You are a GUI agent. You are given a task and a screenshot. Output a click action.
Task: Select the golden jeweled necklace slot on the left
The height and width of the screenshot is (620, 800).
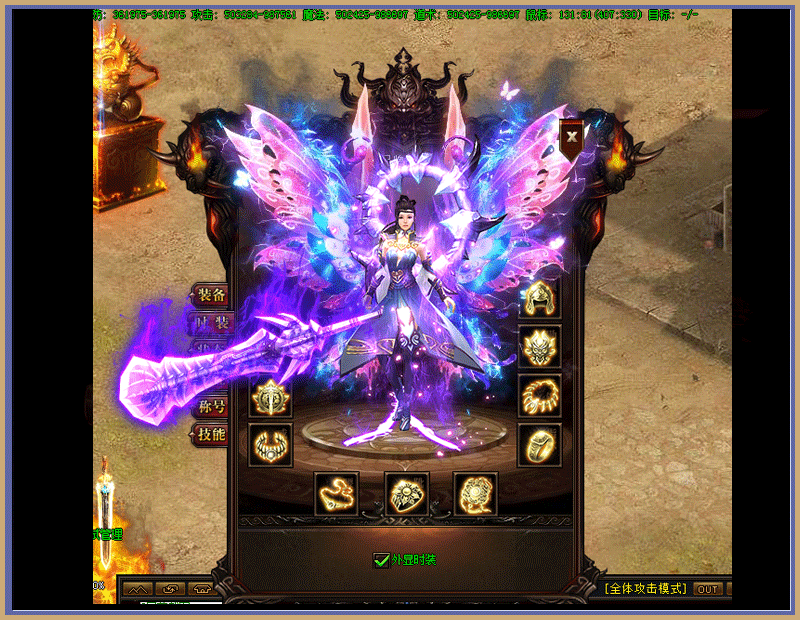click(x=270, y=445)
